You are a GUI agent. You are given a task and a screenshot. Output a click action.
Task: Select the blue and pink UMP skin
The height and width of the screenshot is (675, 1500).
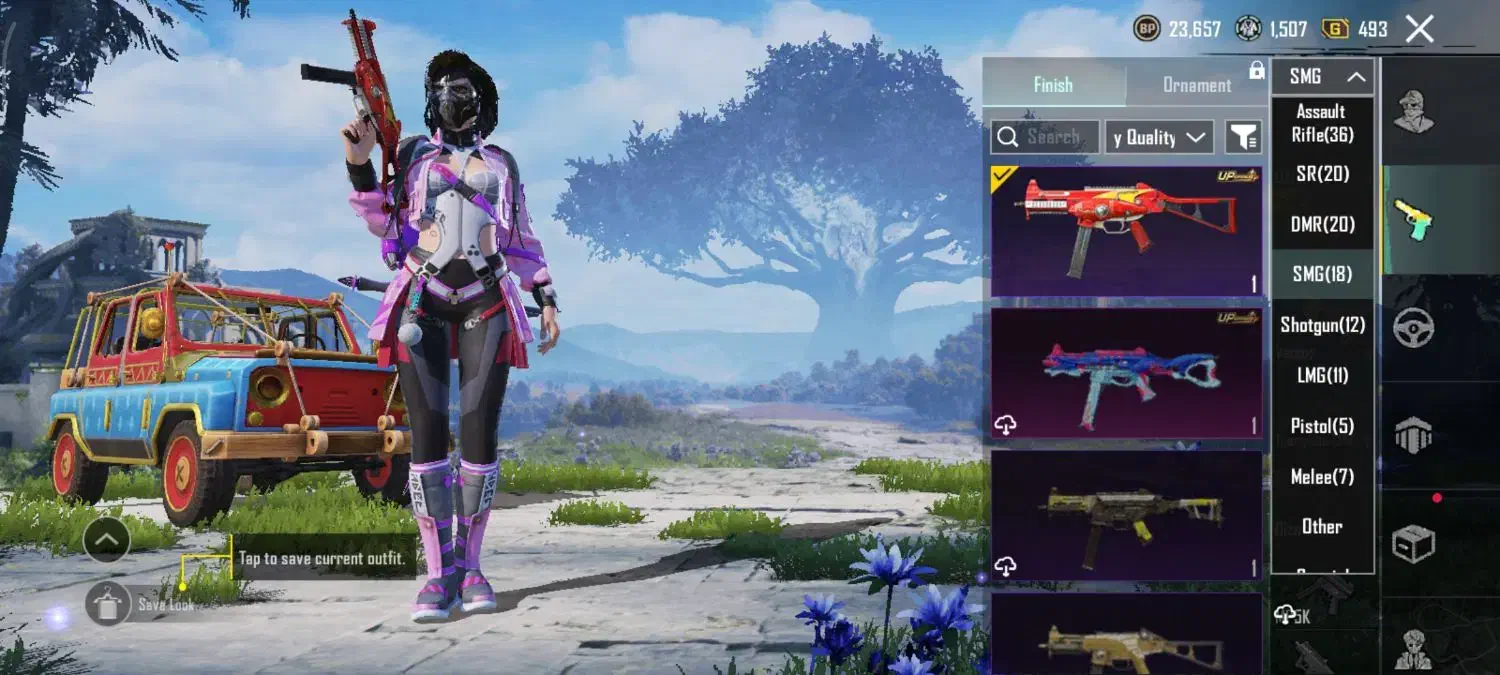coord(1126,373)
